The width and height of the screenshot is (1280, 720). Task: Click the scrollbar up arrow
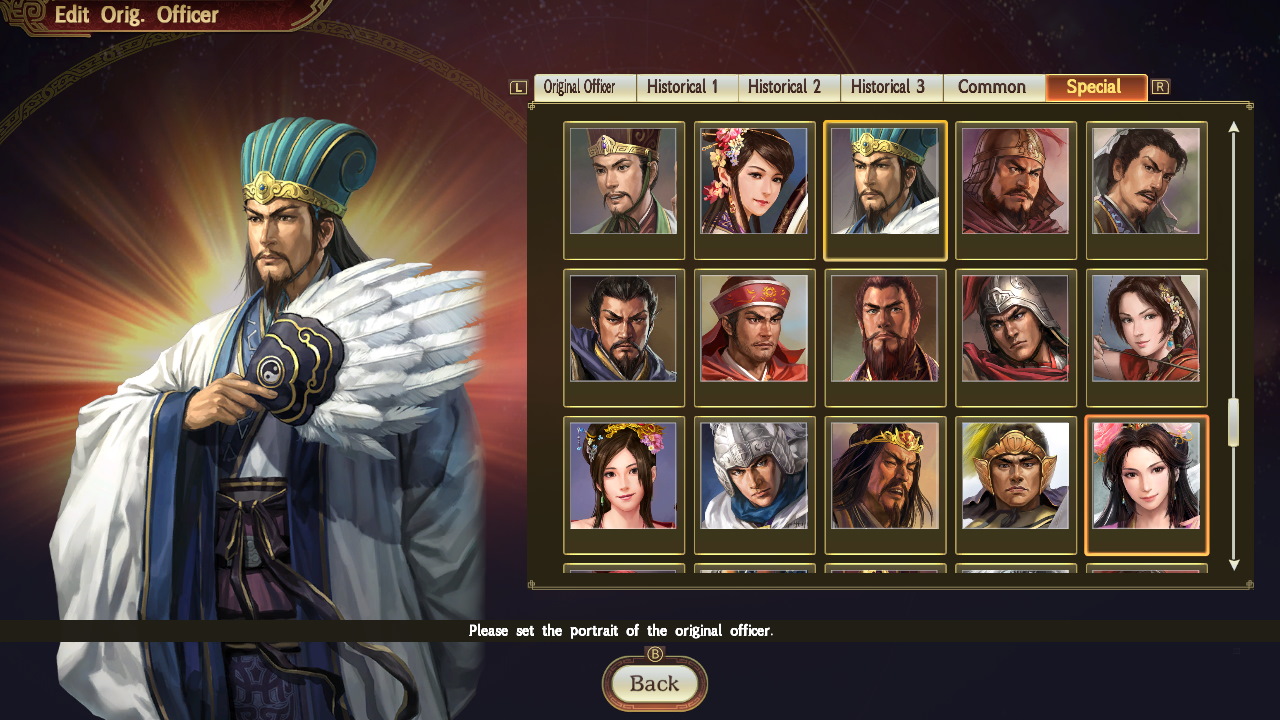click(1234, 127)
